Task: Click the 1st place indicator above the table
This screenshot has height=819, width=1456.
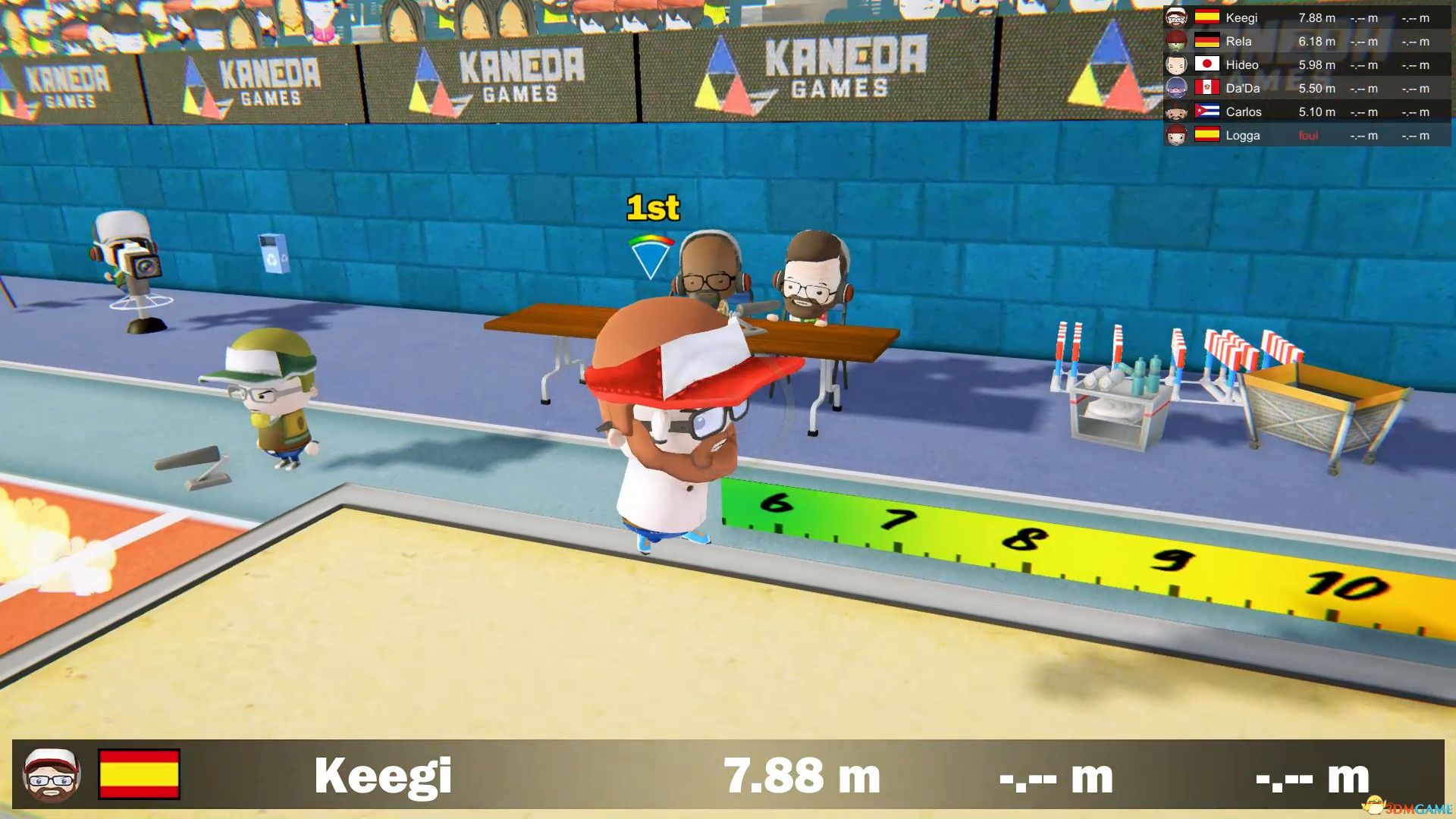Action: (x=652, y=207)
